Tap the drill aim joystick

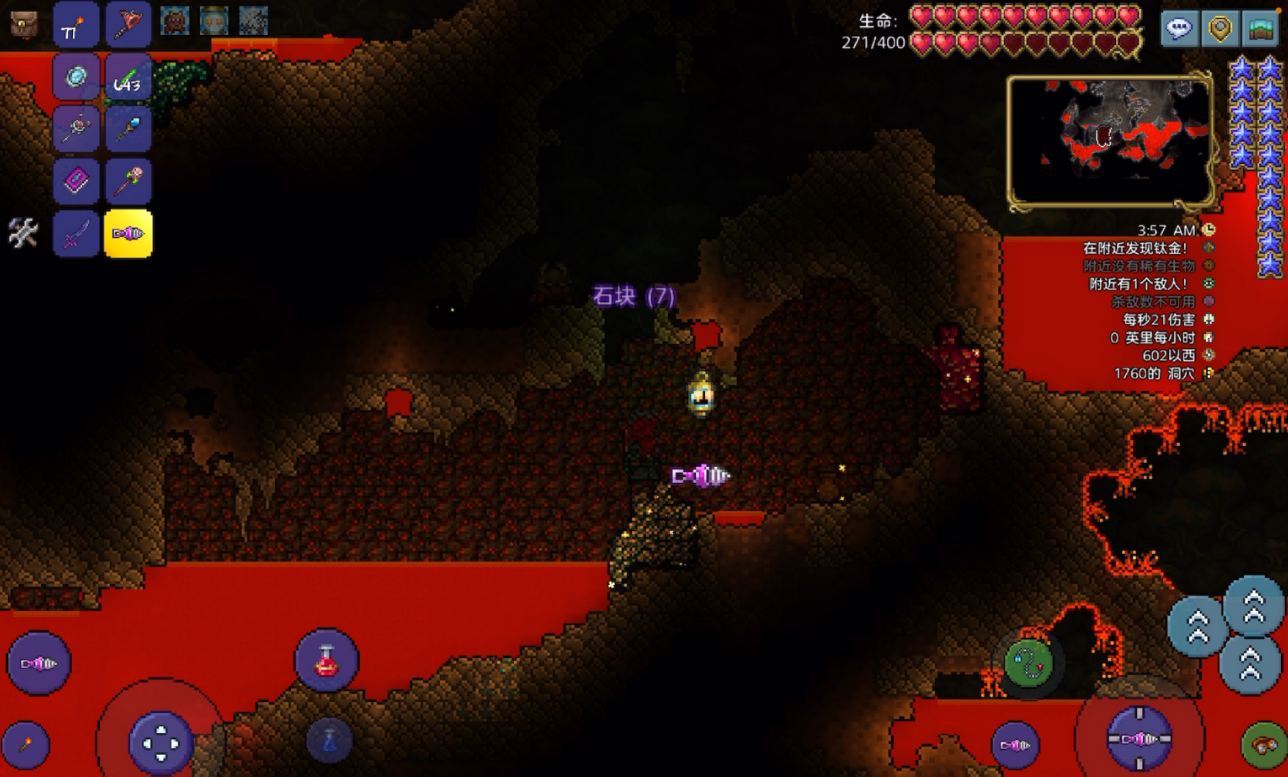click(x=1139, y=740)
